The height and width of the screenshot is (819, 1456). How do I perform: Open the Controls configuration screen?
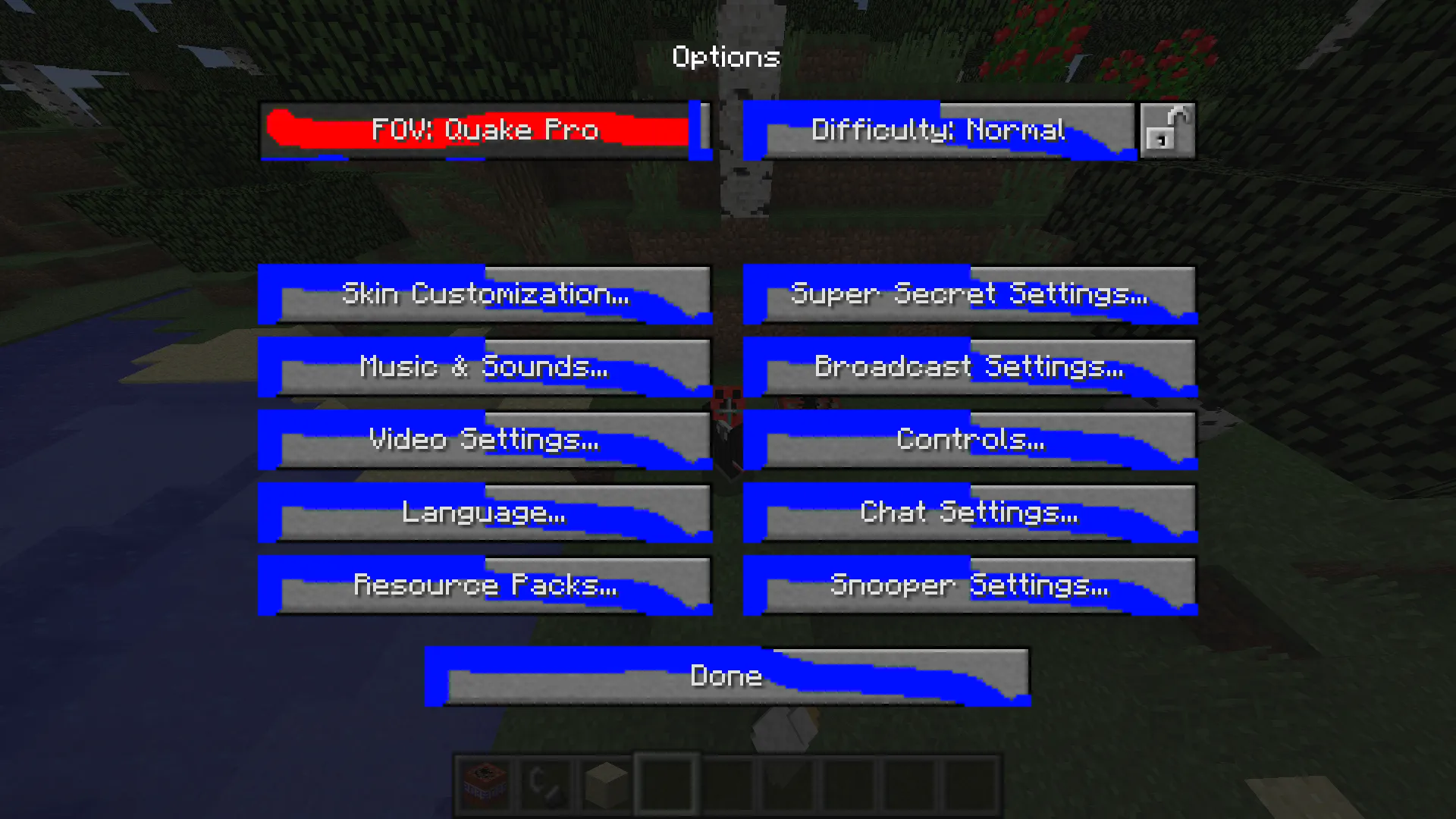[x=970, y=440]
